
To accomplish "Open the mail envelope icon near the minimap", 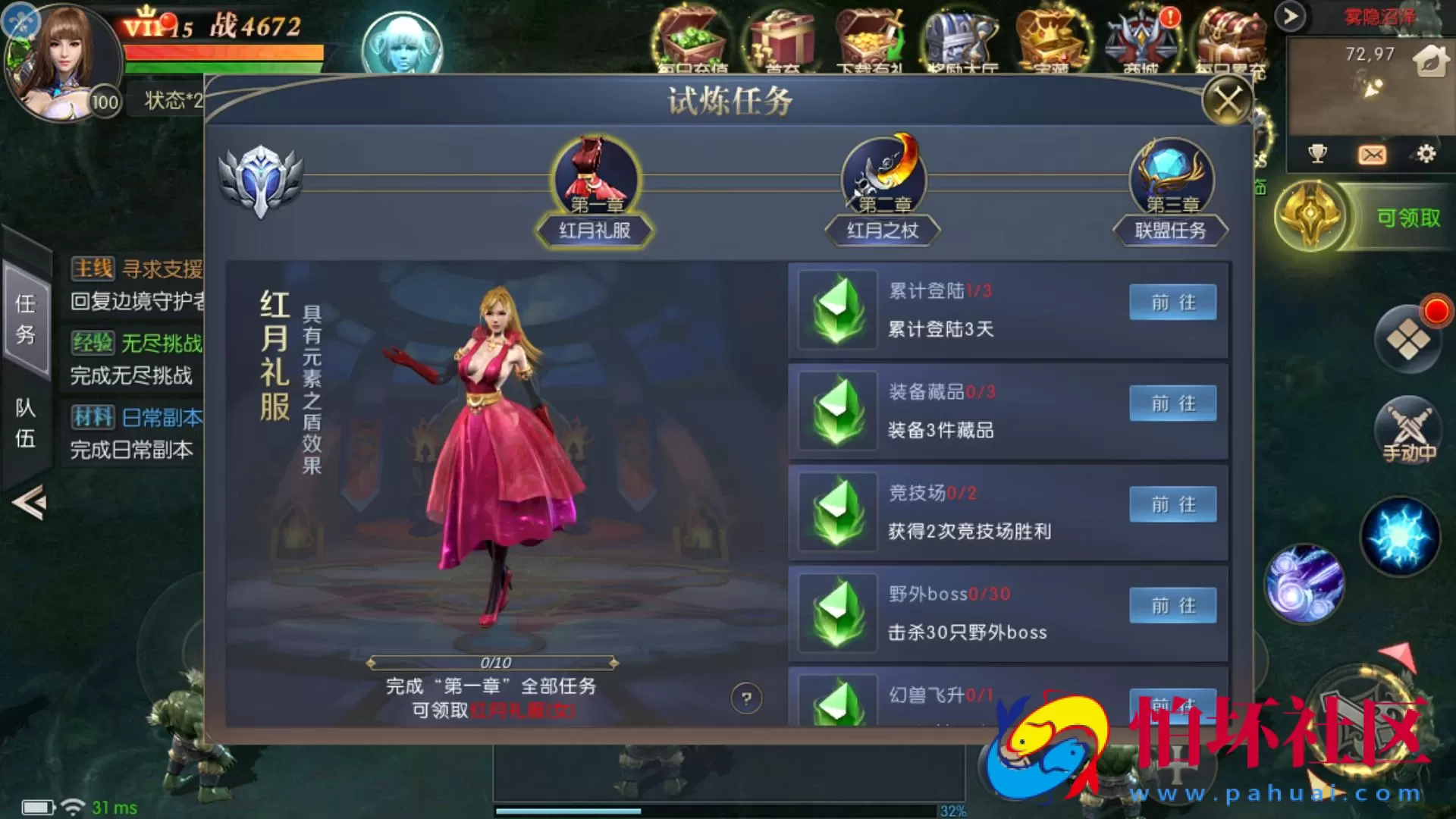I will [1373, 154].
